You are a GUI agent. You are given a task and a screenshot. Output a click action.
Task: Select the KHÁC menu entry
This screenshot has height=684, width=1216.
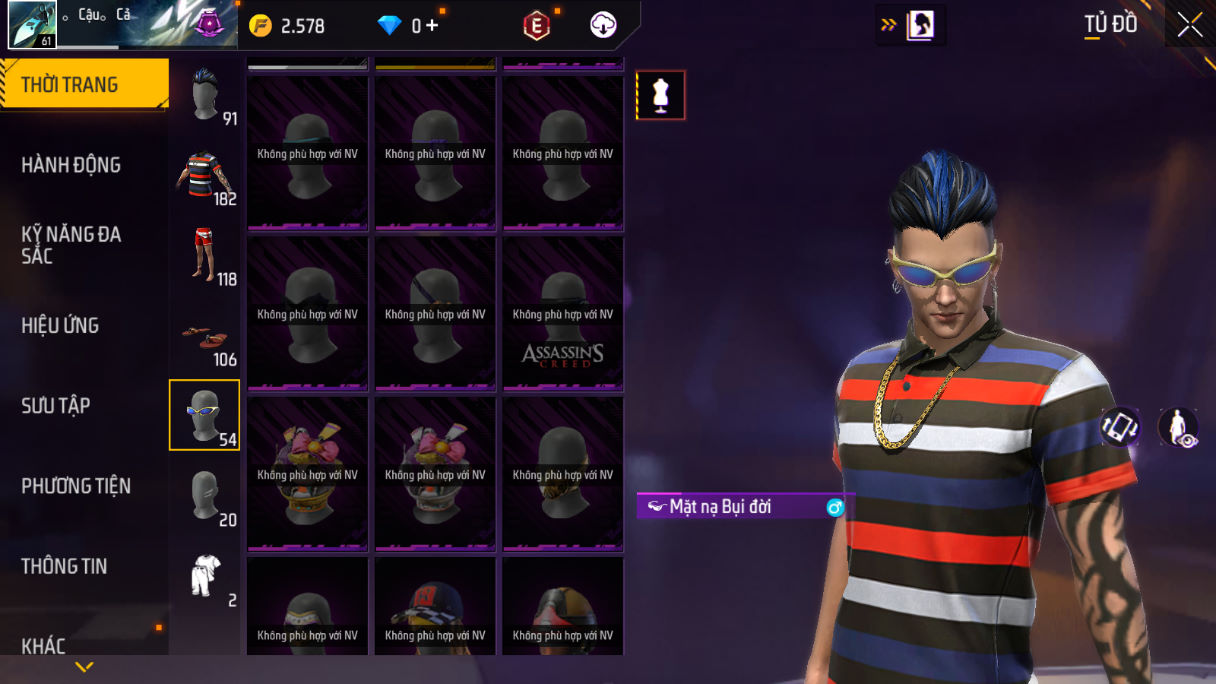coord(44,646)
